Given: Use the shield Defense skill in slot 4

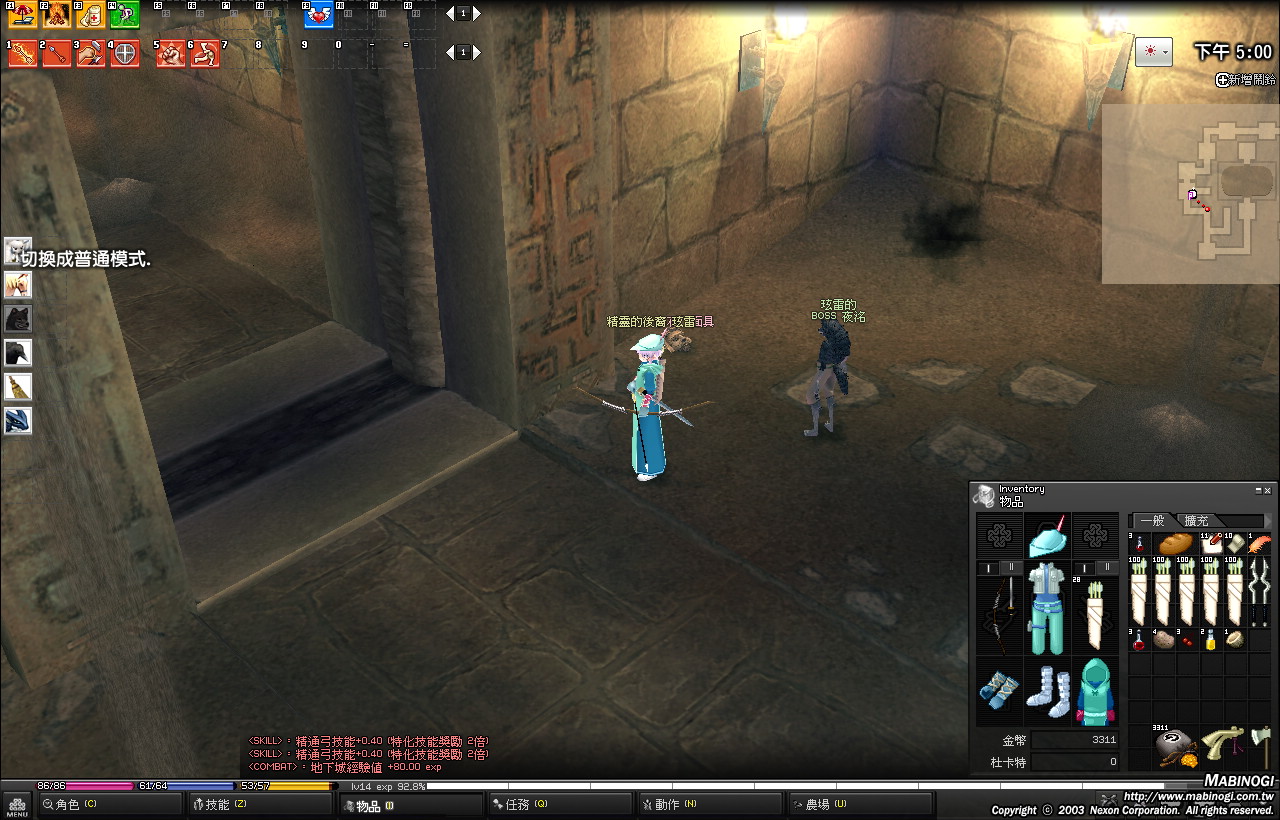Looking at the screenshot, I should 124,53.
